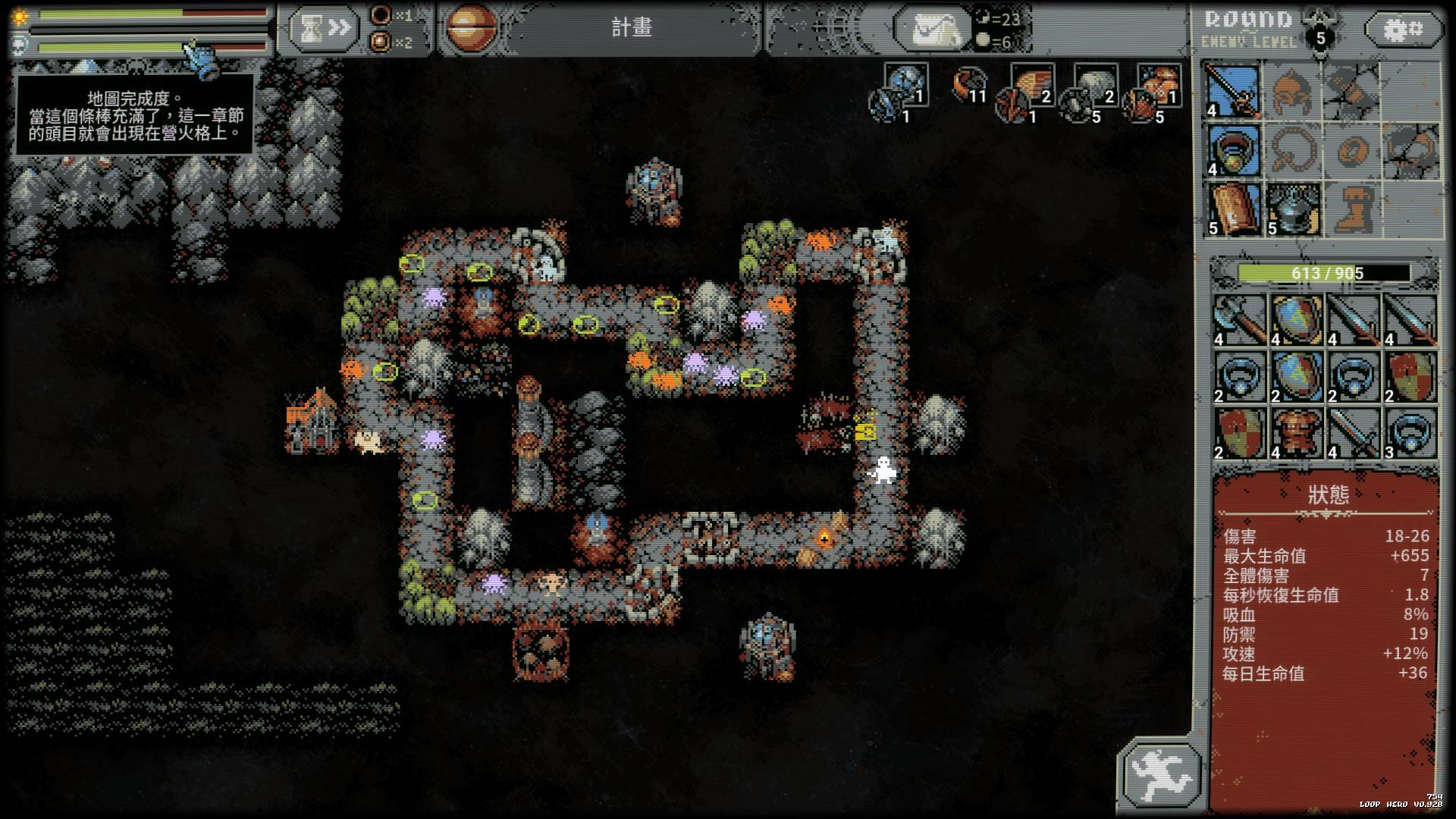
Task: Click the running figure retreat button
Action: [x=1163, y=774]
